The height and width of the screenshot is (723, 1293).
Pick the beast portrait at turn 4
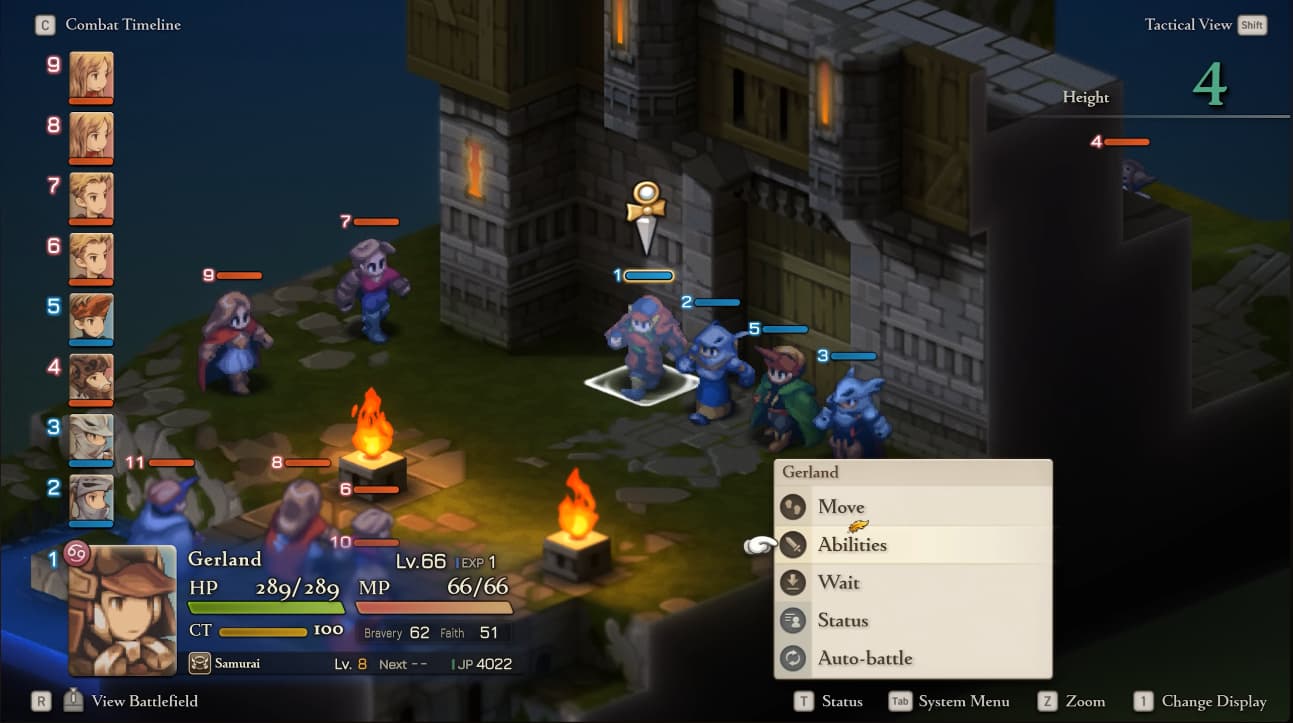coord(91,378)
